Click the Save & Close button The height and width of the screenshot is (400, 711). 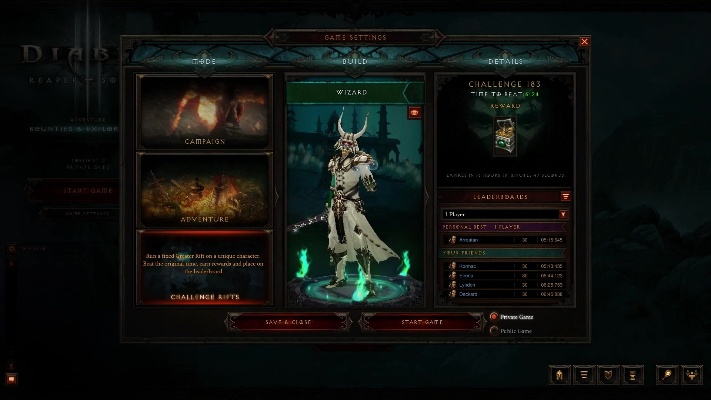coord(289,322)
